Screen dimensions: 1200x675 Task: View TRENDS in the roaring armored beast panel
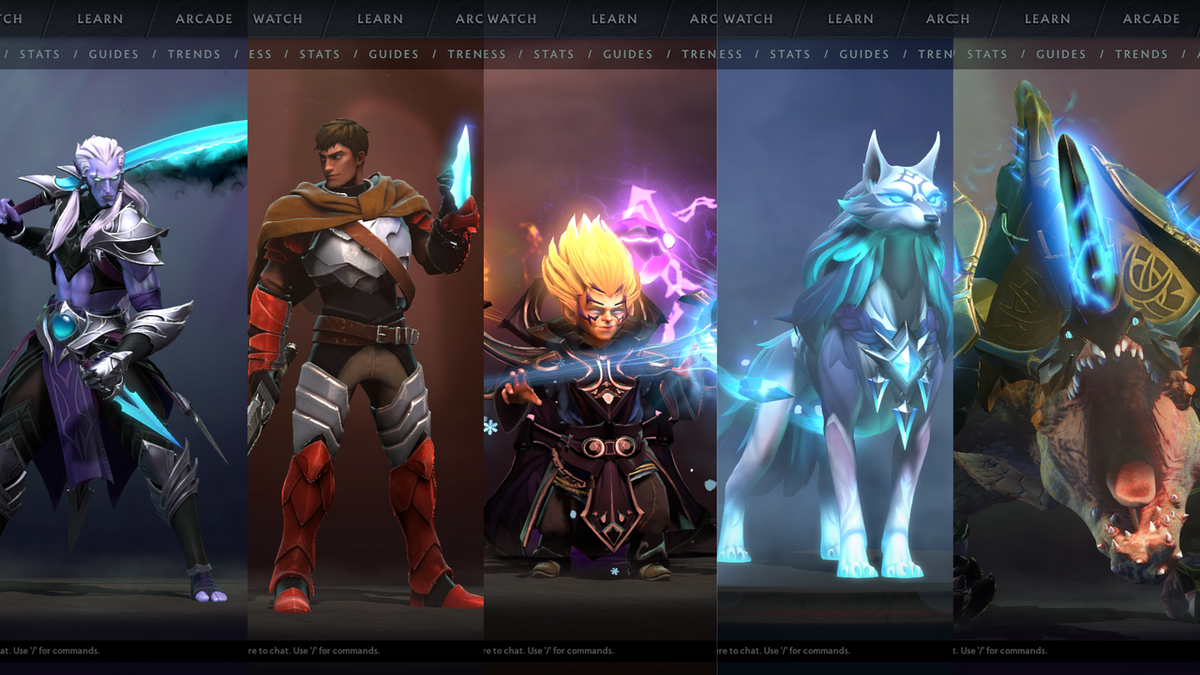point(1141,54)
